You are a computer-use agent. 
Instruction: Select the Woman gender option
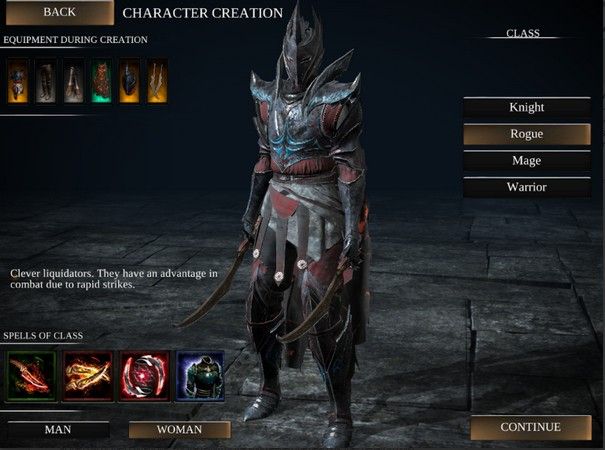click(x=179, y=429)
